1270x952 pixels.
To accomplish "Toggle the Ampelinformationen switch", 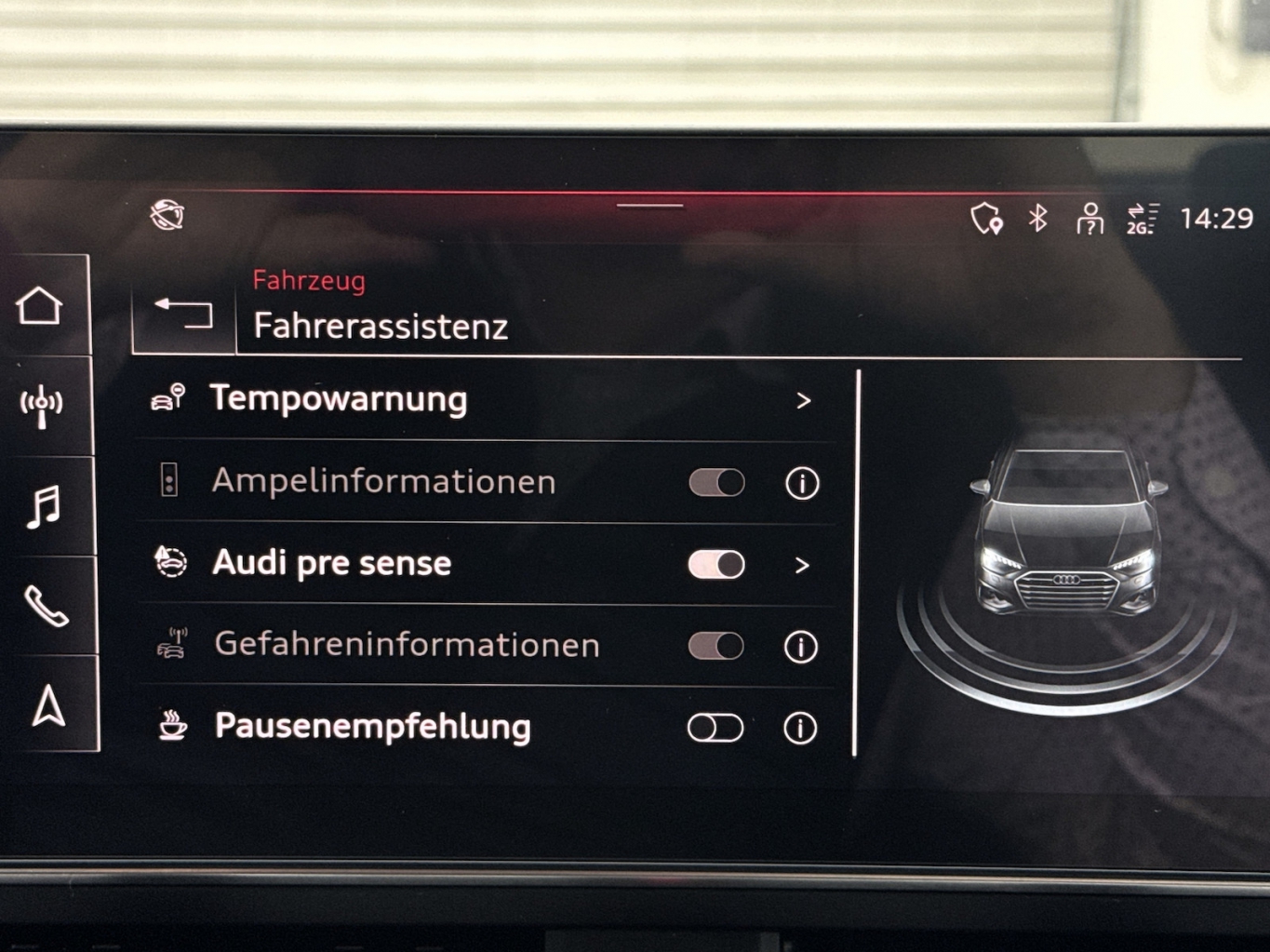I will 716,482.
